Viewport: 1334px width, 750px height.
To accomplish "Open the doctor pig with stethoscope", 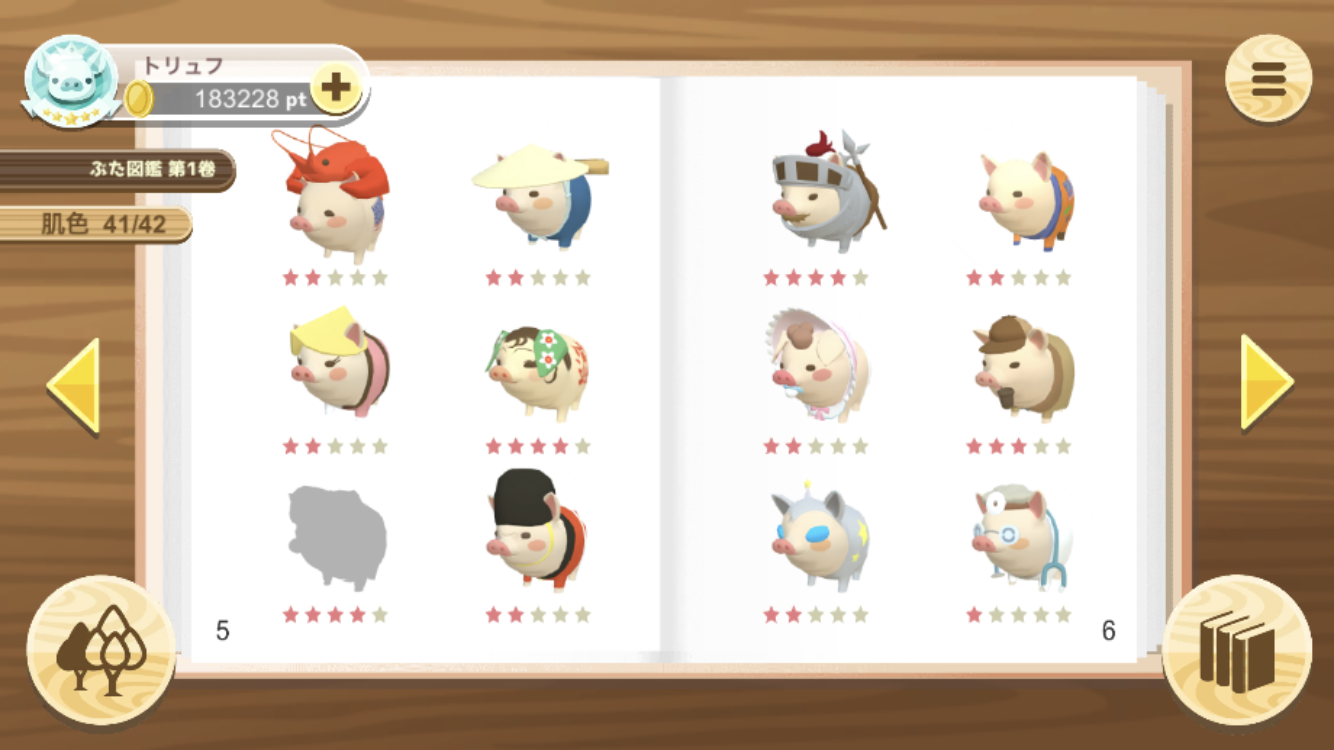I will 1020,537.
